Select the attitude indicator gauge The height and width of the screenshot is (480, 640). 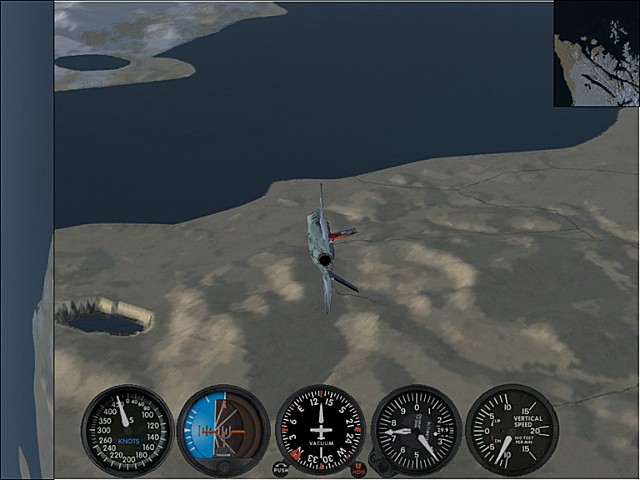[223, 430]
